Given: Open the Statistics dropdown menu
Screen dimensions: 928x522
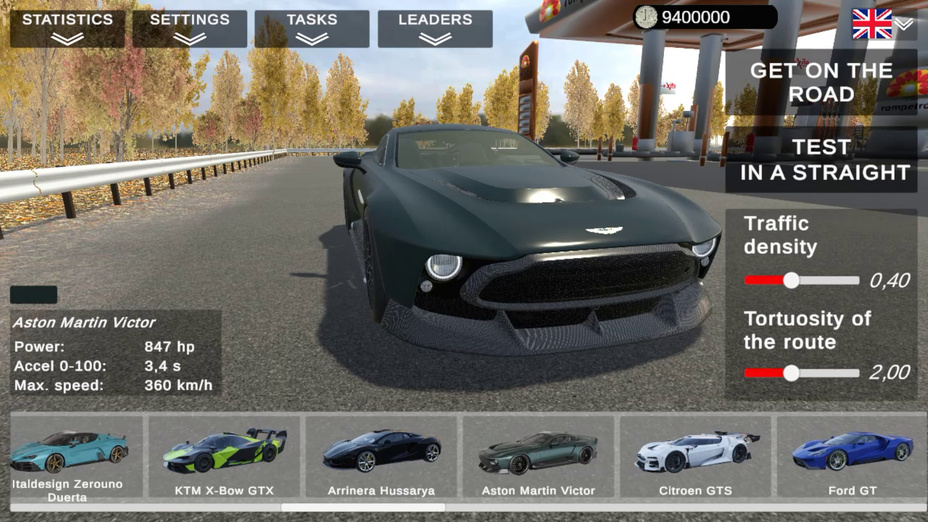Looking at the screenshot, I should 67,28.
